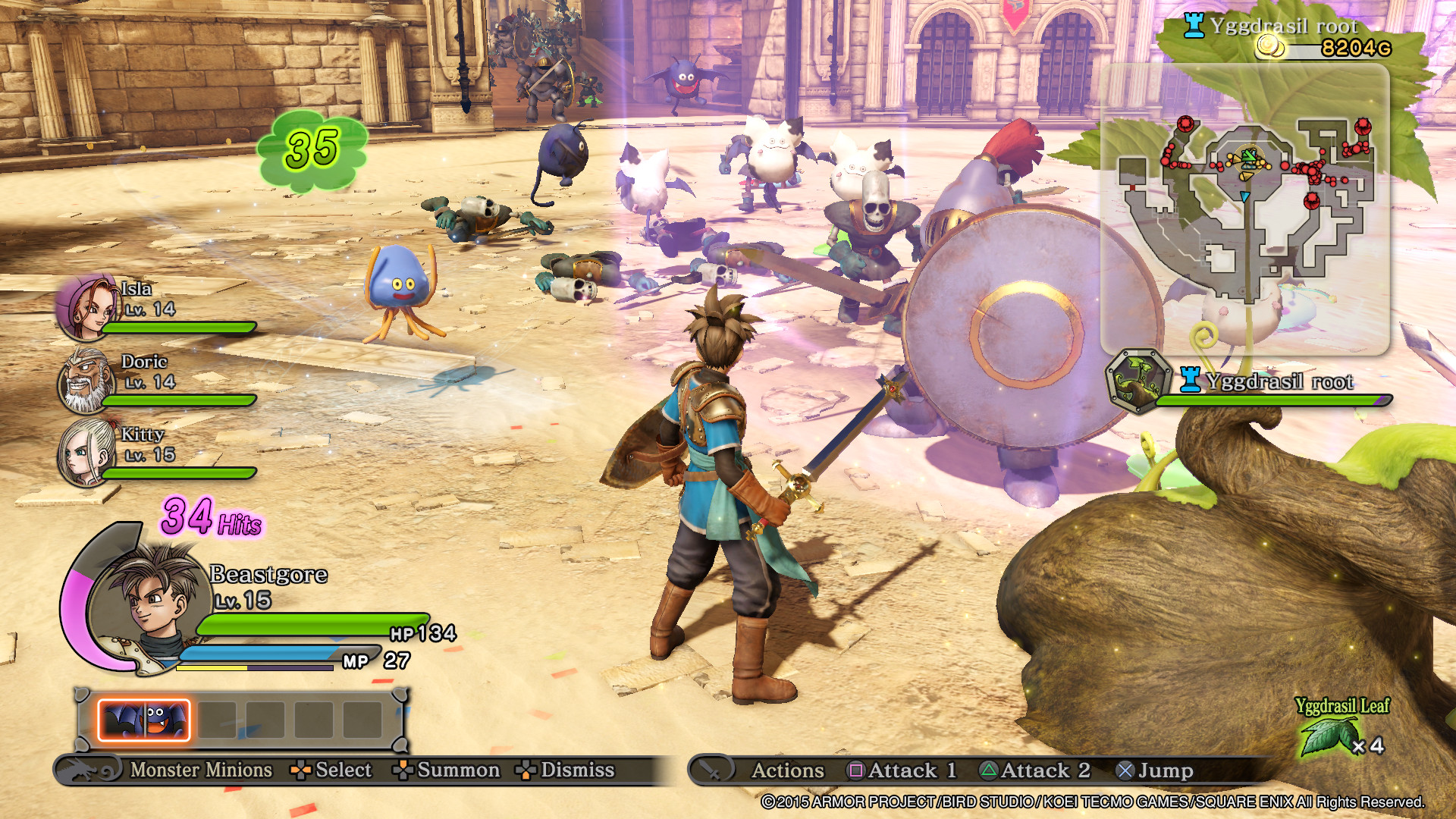Toggle the Triangle Attack 2 command
This screenshot has height=819, width=1456.
pos(989,770)
